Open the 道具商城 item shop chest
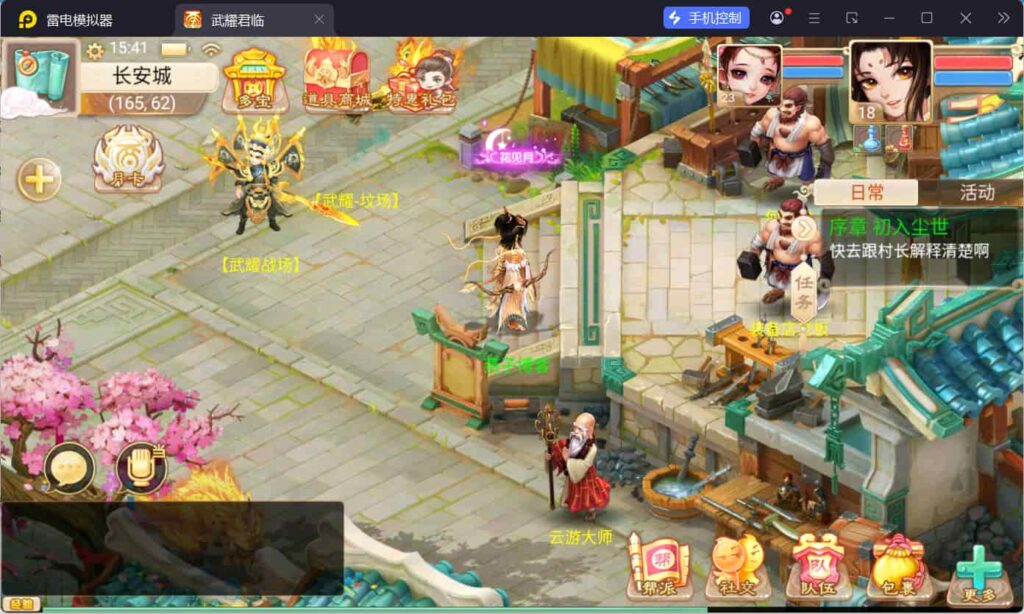 336,77
